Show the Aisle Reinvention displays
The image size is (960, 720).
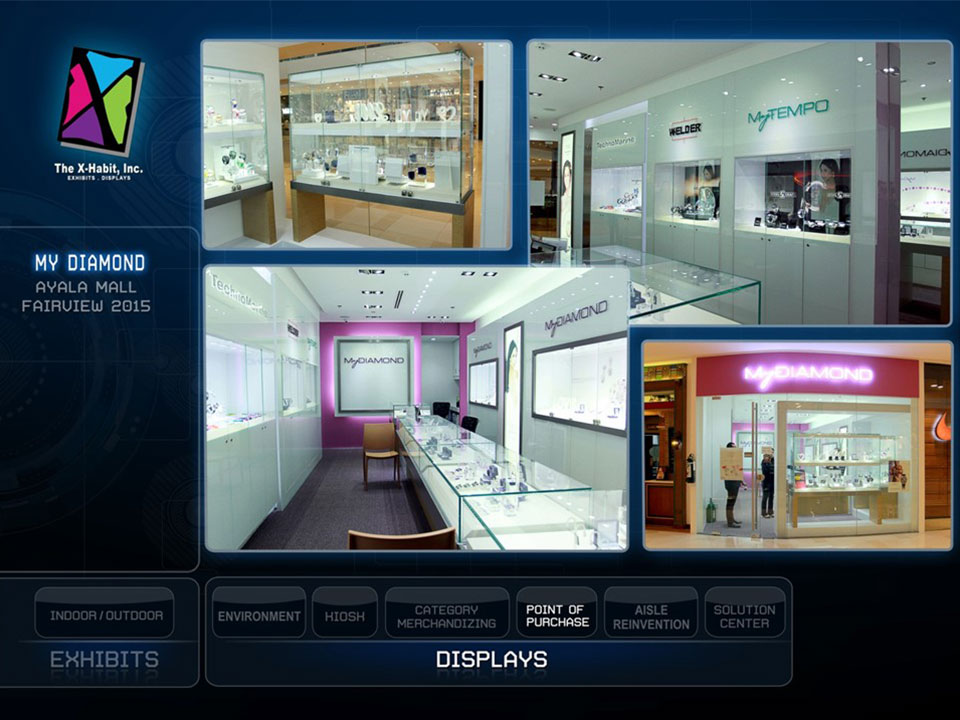pos(651,615)
